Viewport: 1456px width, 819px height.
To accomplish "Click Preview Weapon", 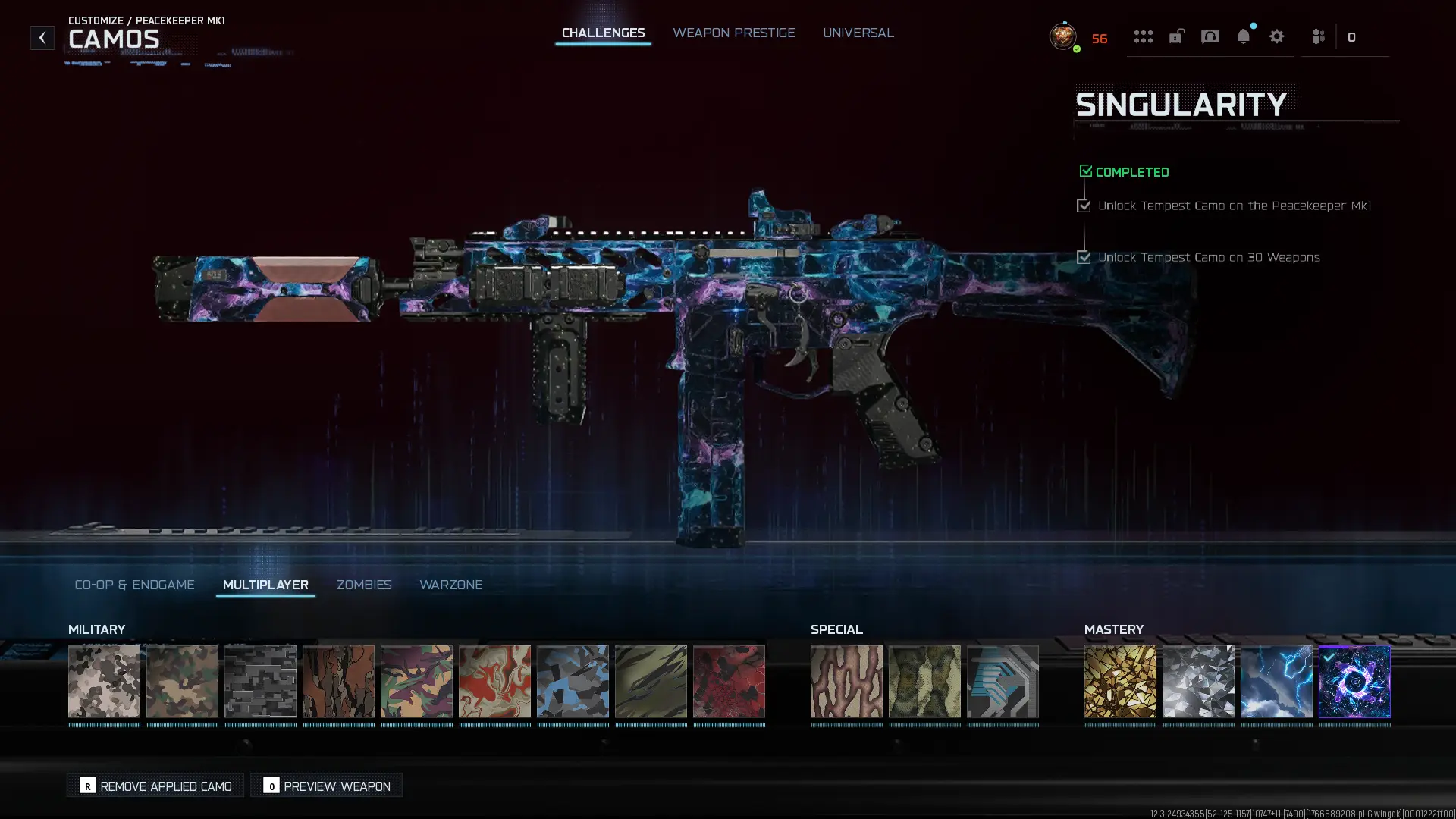I will click(325, 786).
